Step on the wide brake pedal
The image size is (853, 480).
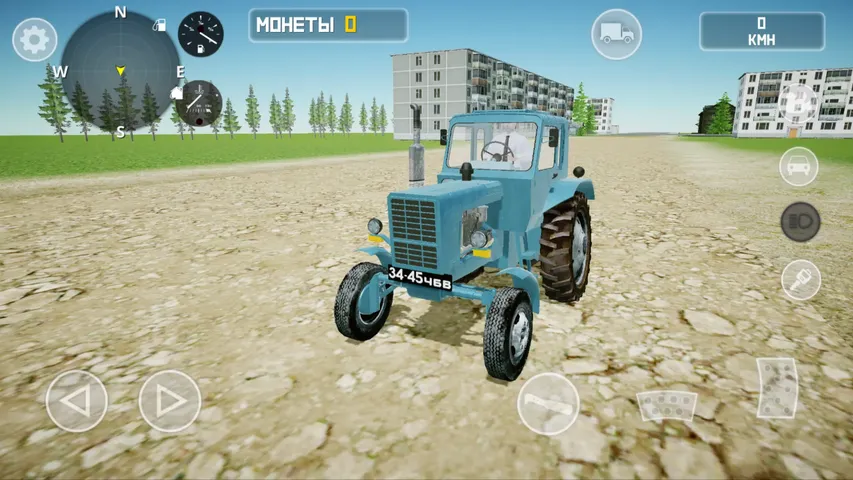[666, 406]
